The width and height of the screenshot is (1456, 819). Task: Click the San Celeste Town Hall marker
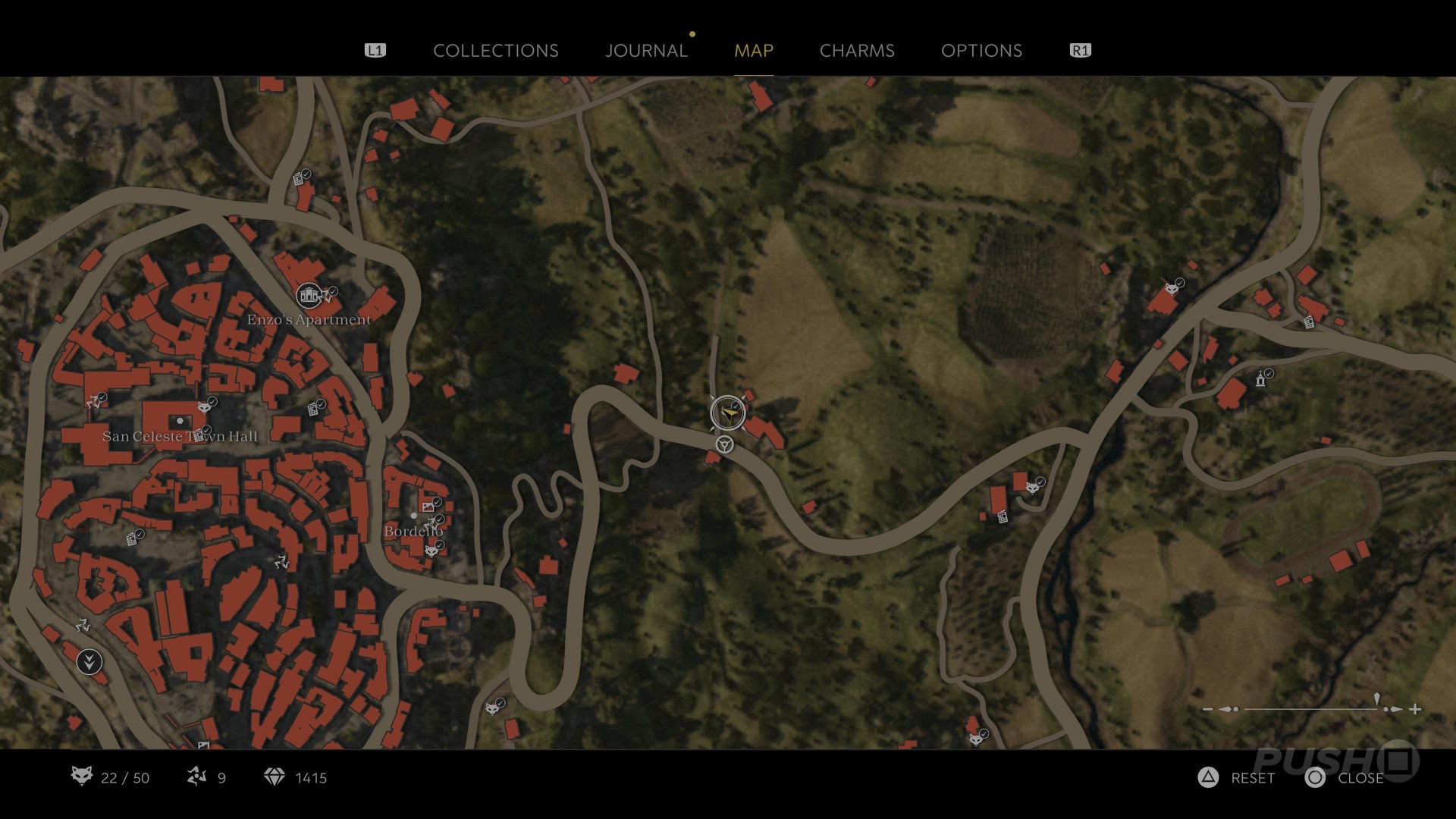[180, 420]
